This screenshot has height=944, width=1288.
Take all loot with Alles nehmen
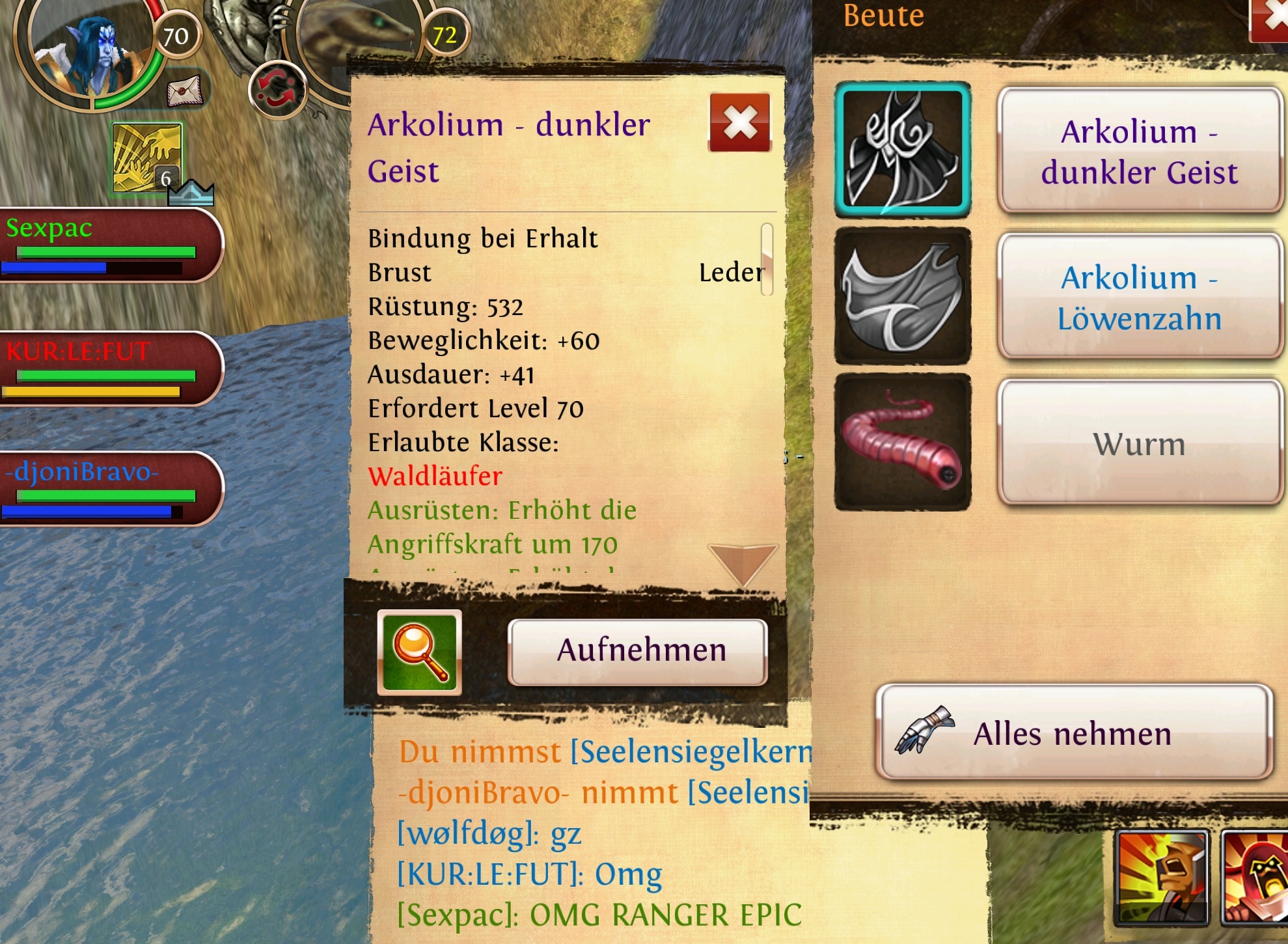click(1074, 732)
